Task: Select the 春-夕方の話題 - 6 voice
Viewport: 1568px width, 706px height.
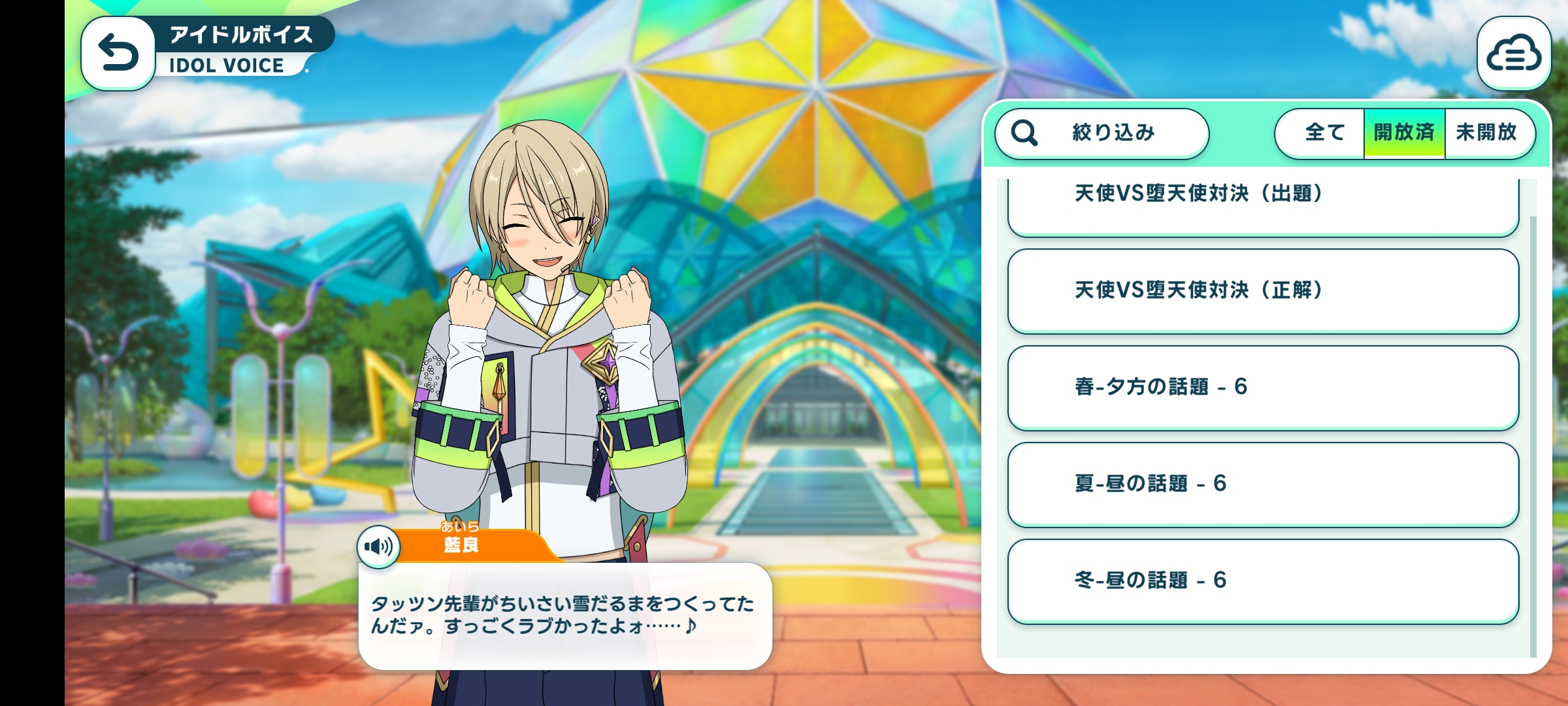Action: click(1262, 387)
